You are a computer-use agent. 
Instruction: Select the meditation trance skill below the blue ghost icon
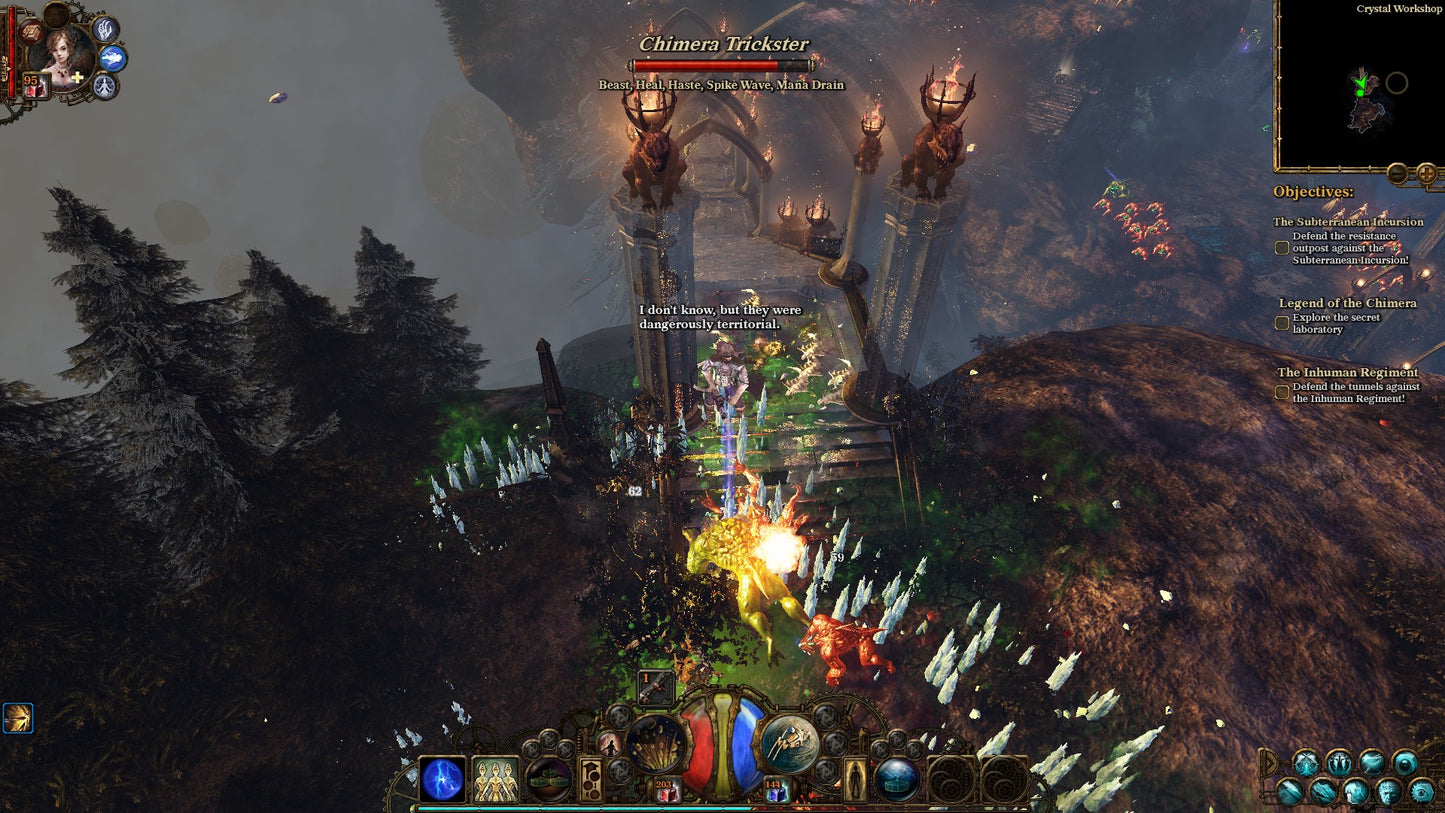[103, 86]
